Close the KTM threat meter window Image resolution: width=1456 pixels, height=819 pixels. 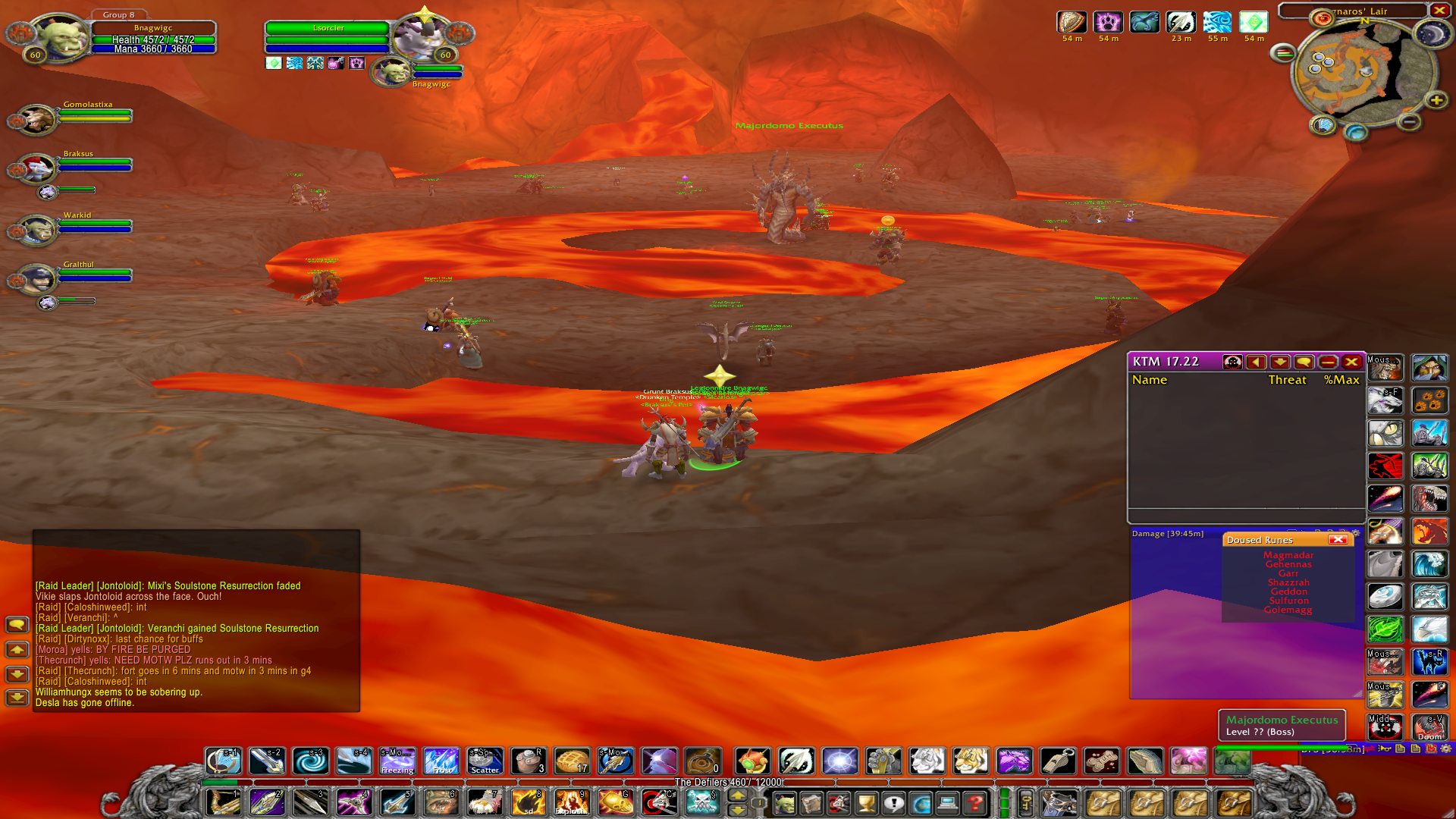coord(1351,362)
